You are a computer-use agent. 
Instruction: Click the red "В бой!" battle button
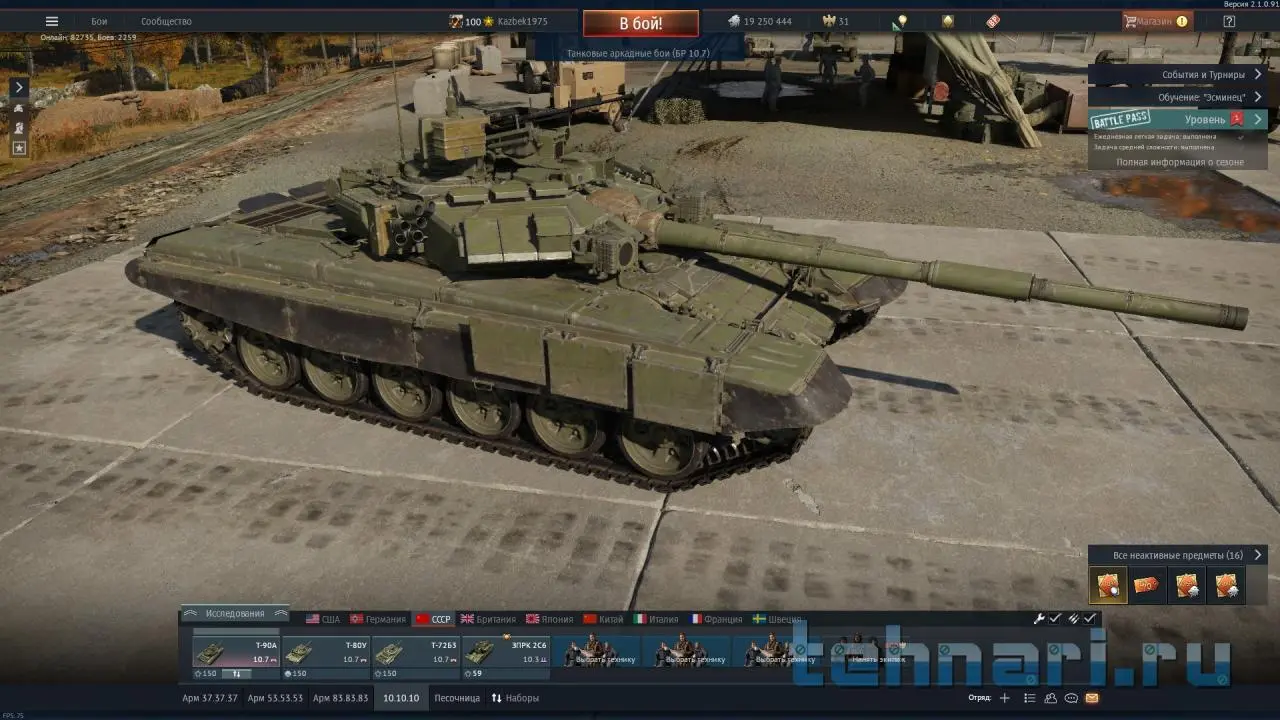640,22
